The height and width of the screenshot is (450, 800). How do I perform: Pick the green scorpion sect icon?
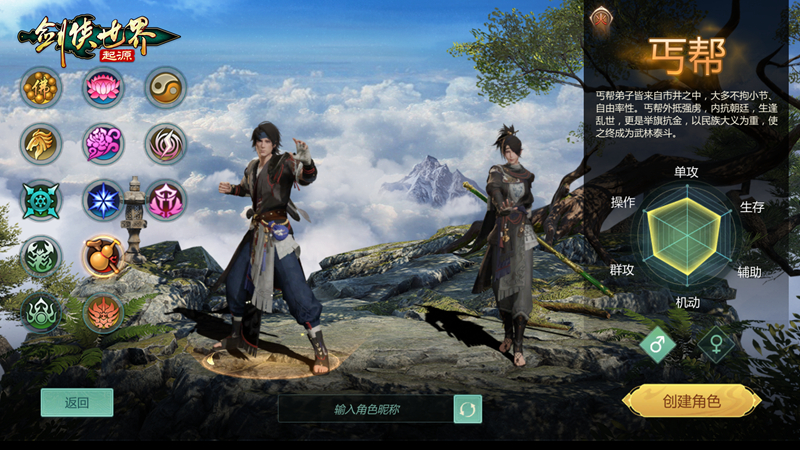[x=41, y=256]
